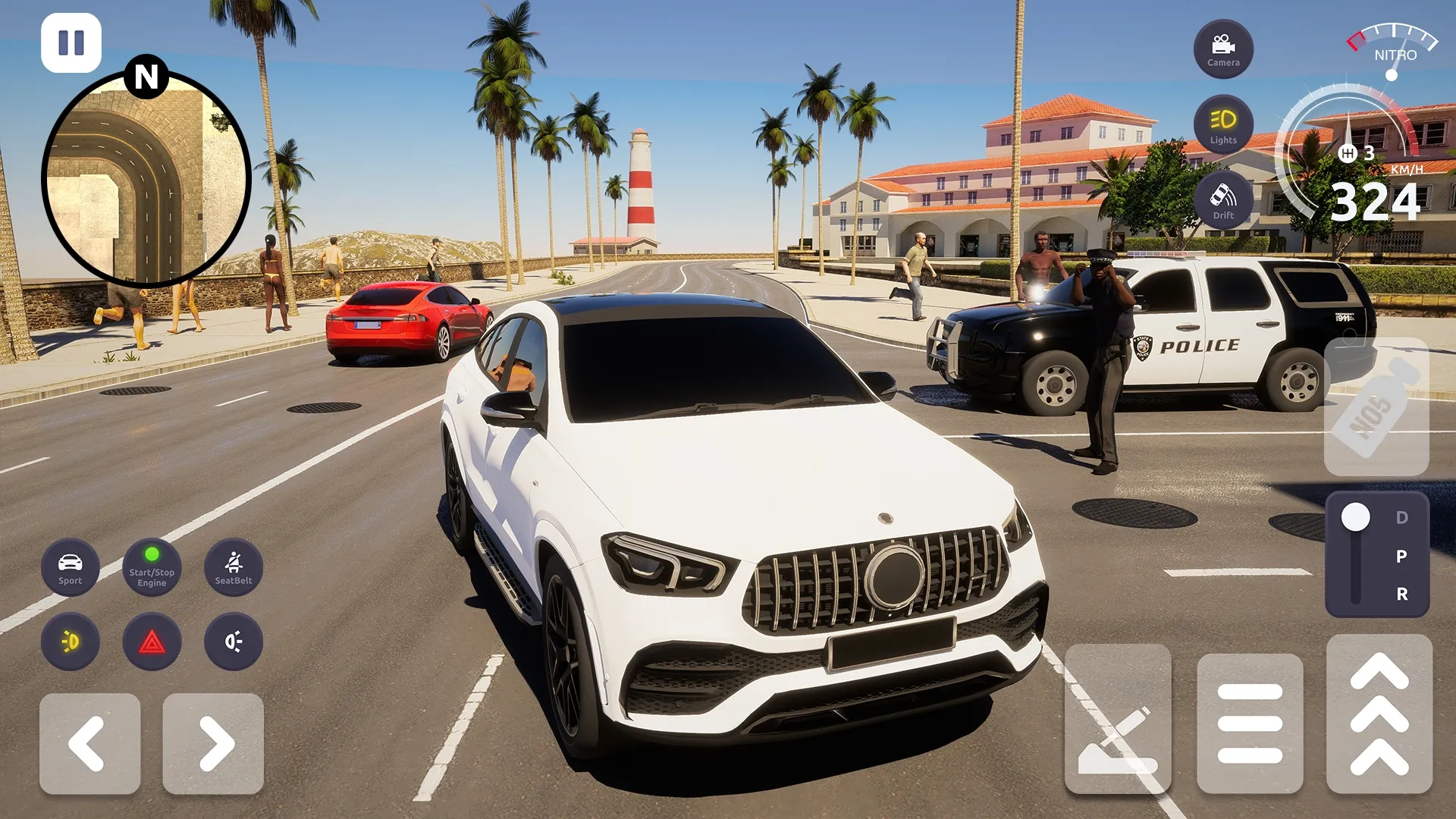Viewport: 1456px width, 819px height.
Task: Fasten the SeatBelt
Action: coord(234,568)
